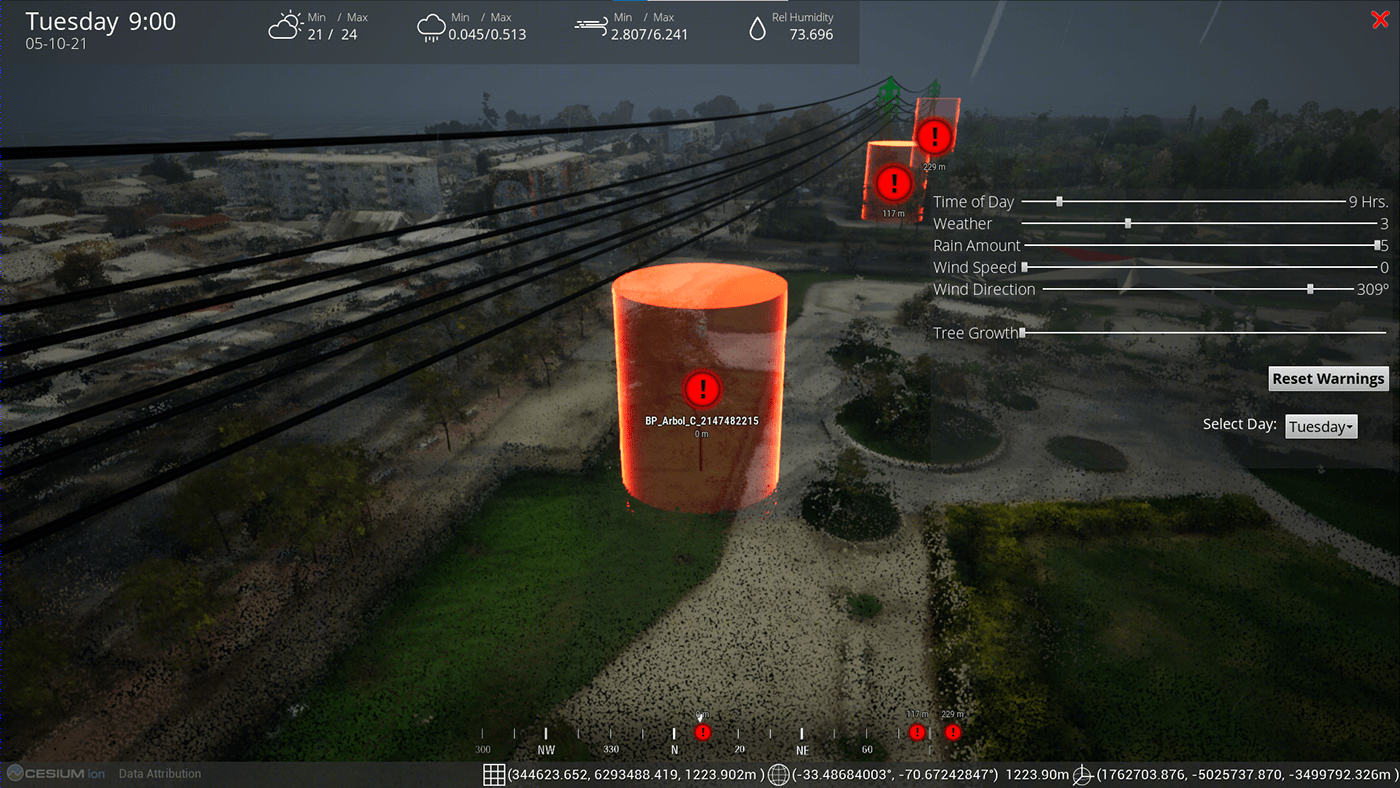Click the Tree Growth slider handle
The width and height of the screenshot is (1400, 788).
pyautogui.click(x=1024, y=333)
